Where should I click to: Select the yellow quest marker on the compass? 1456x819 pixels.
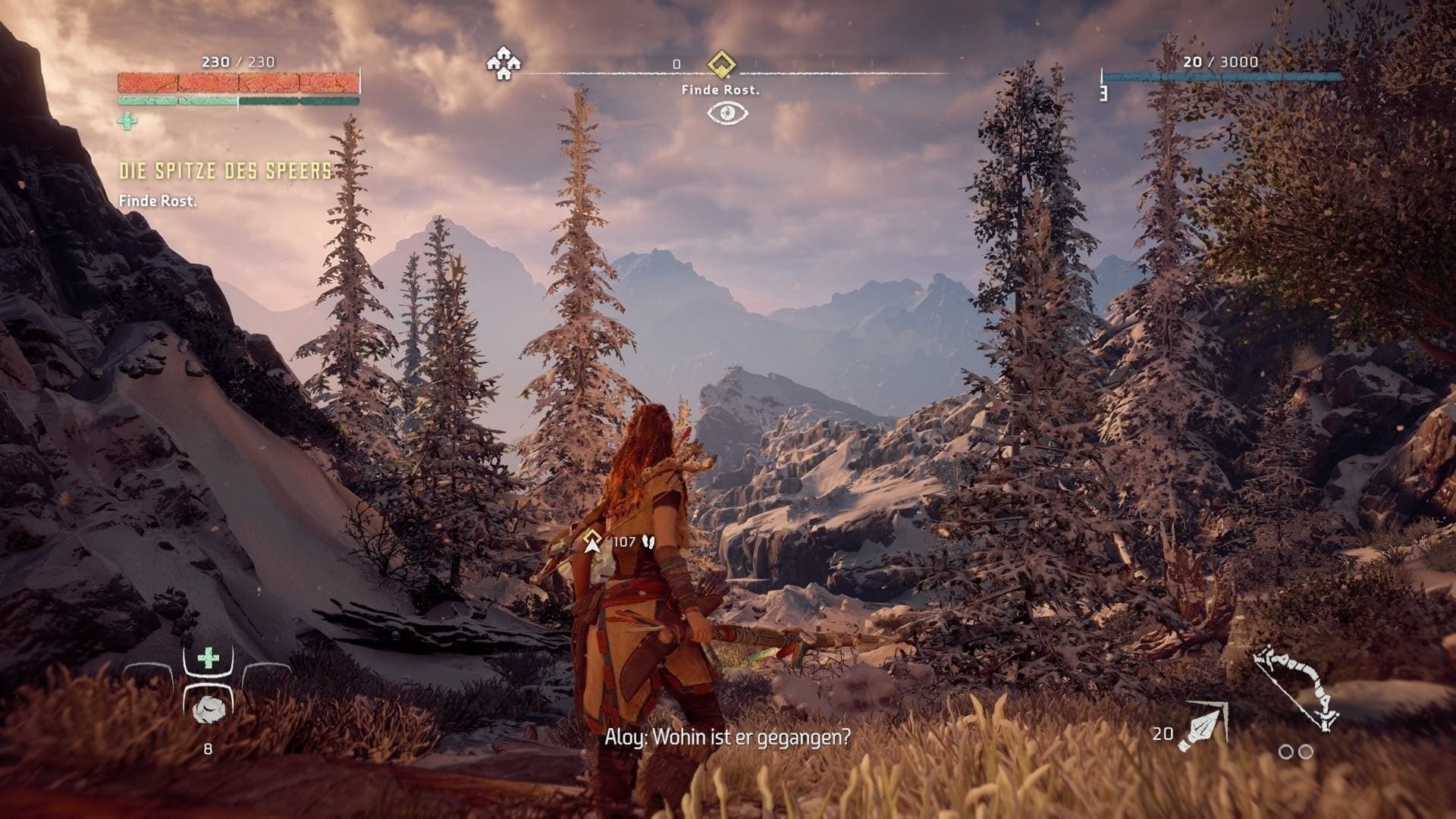point(720,64)
